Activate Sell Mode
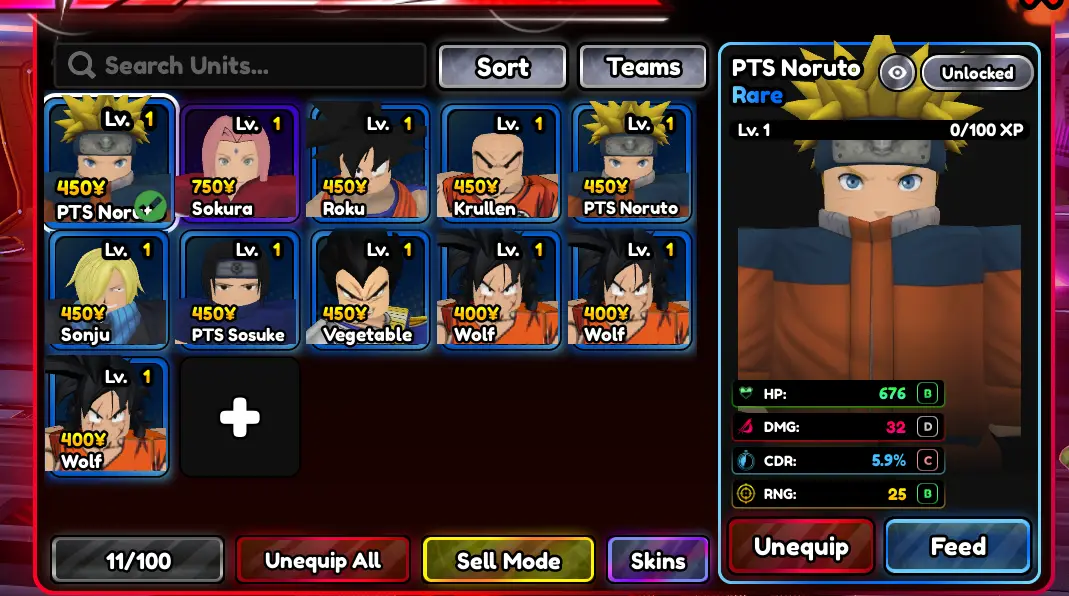 (x=508, y=560)
